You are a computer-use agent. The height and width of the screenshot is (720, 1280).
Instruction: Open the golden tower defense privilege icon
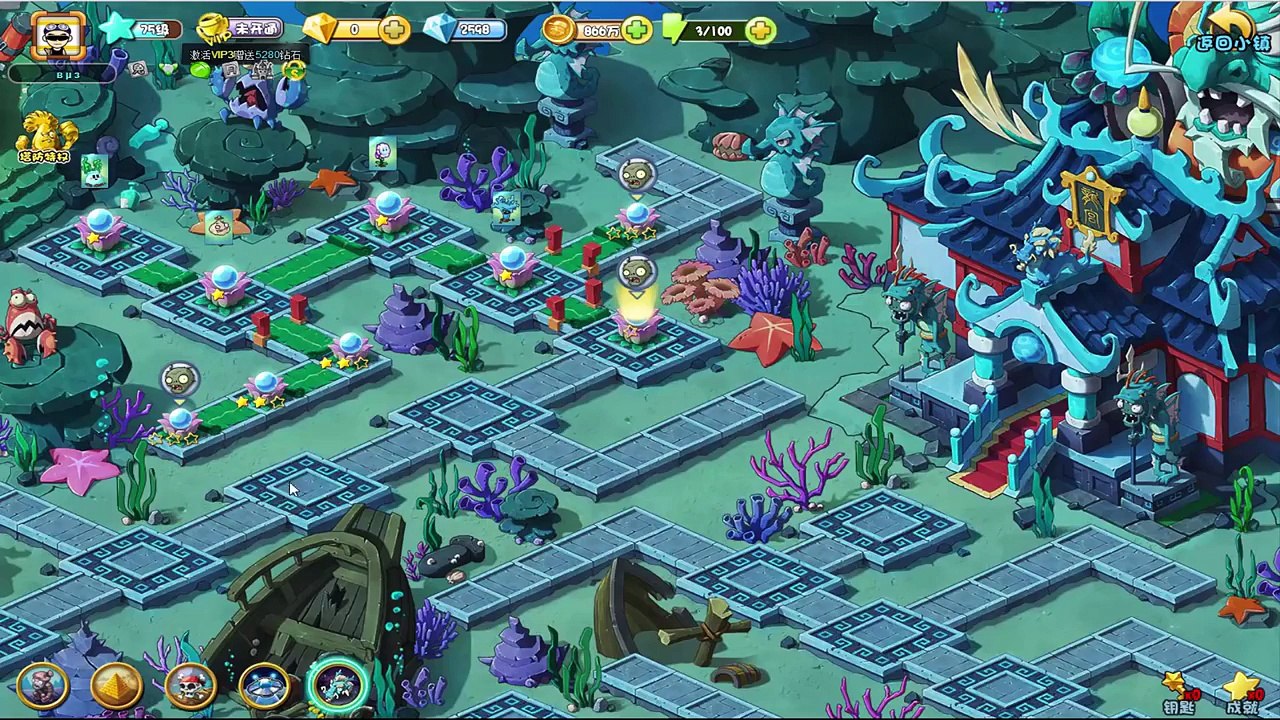[x=46, y=135]
